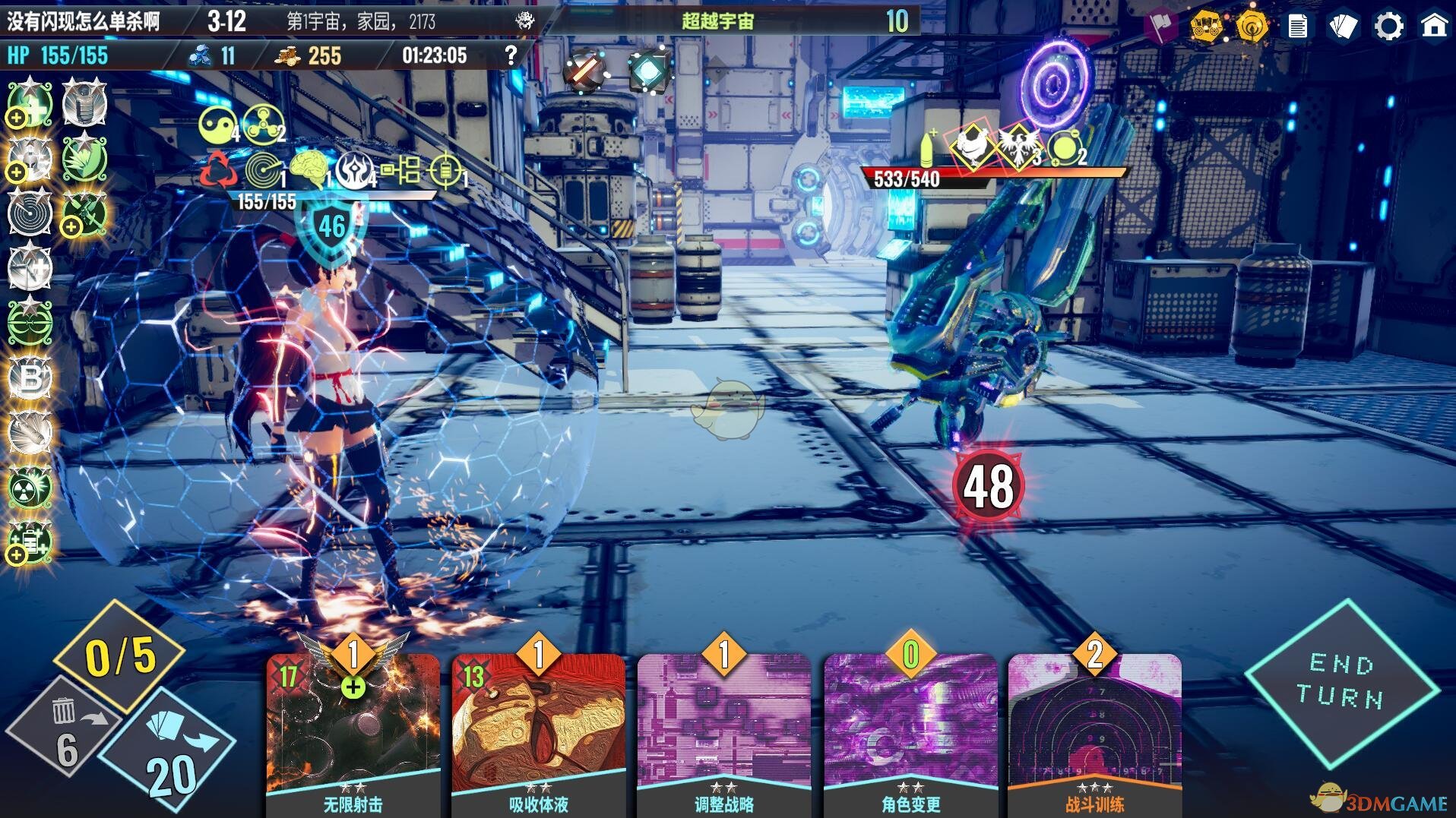This screenshot has width=1456, height=818.
Task: Select the 战斗训练 card
Action: (1094, 729)
